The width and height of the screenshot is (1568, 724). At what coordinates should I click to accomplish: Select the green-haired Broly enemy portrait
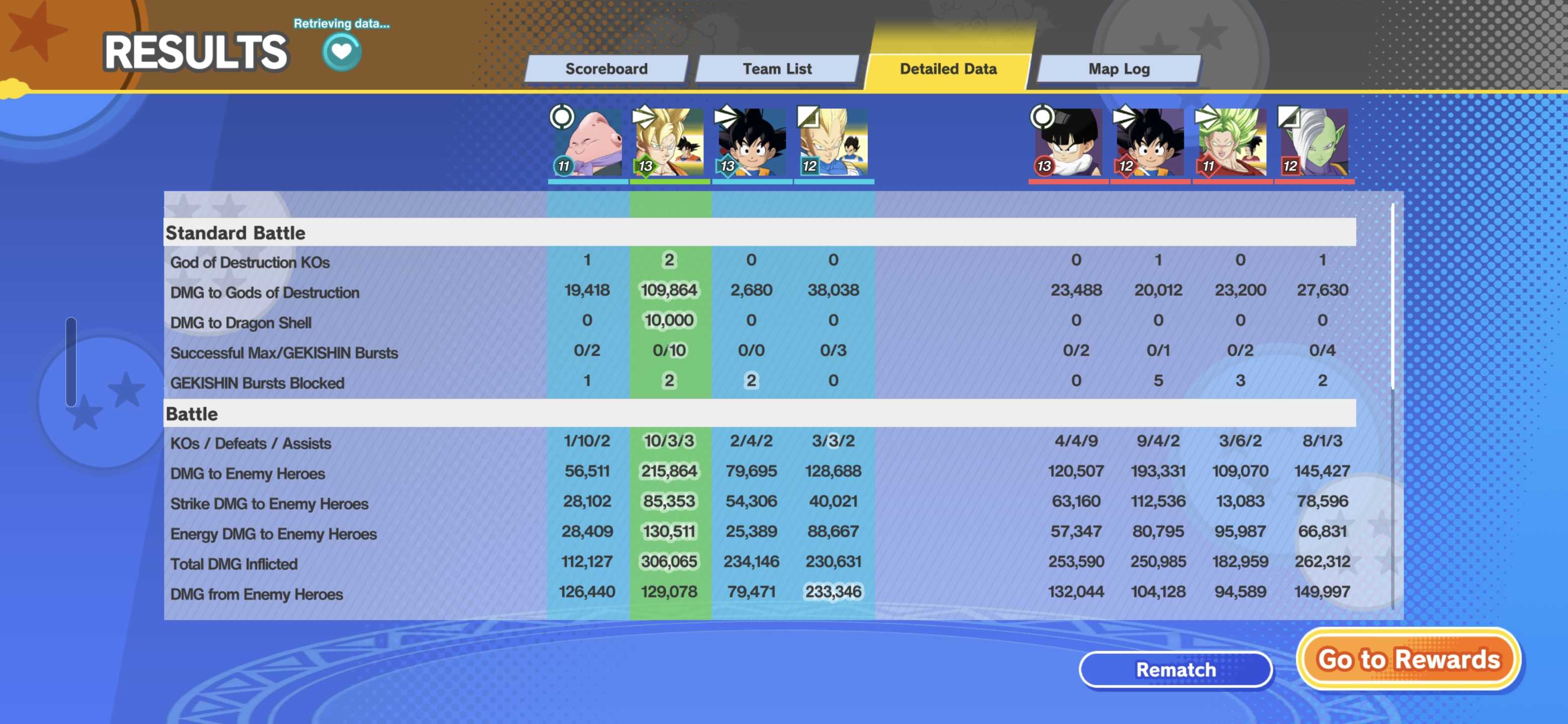point(1232,143)
